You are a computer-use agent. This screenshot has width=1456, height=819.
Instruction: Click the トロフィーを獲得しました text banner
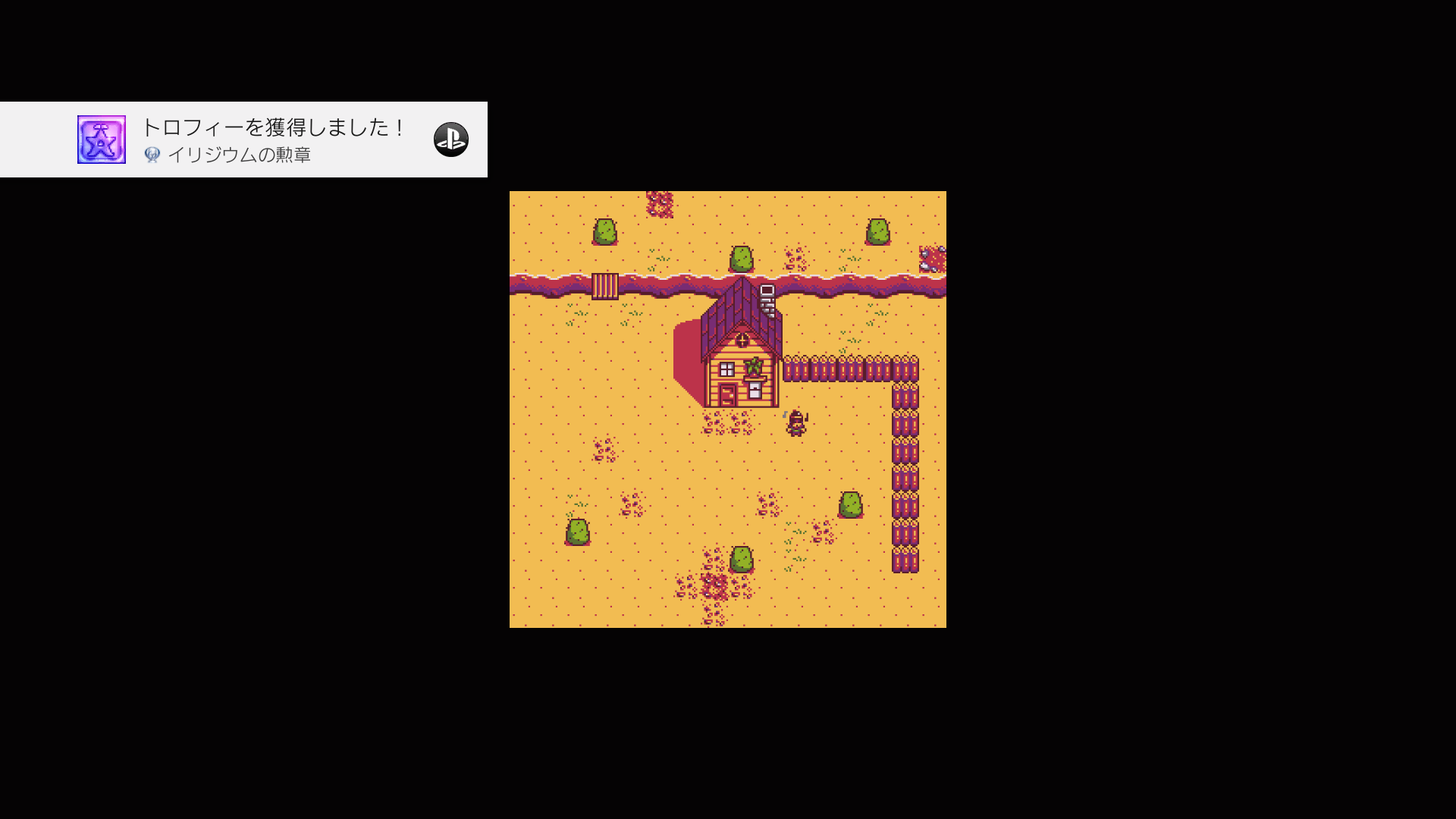273,128
